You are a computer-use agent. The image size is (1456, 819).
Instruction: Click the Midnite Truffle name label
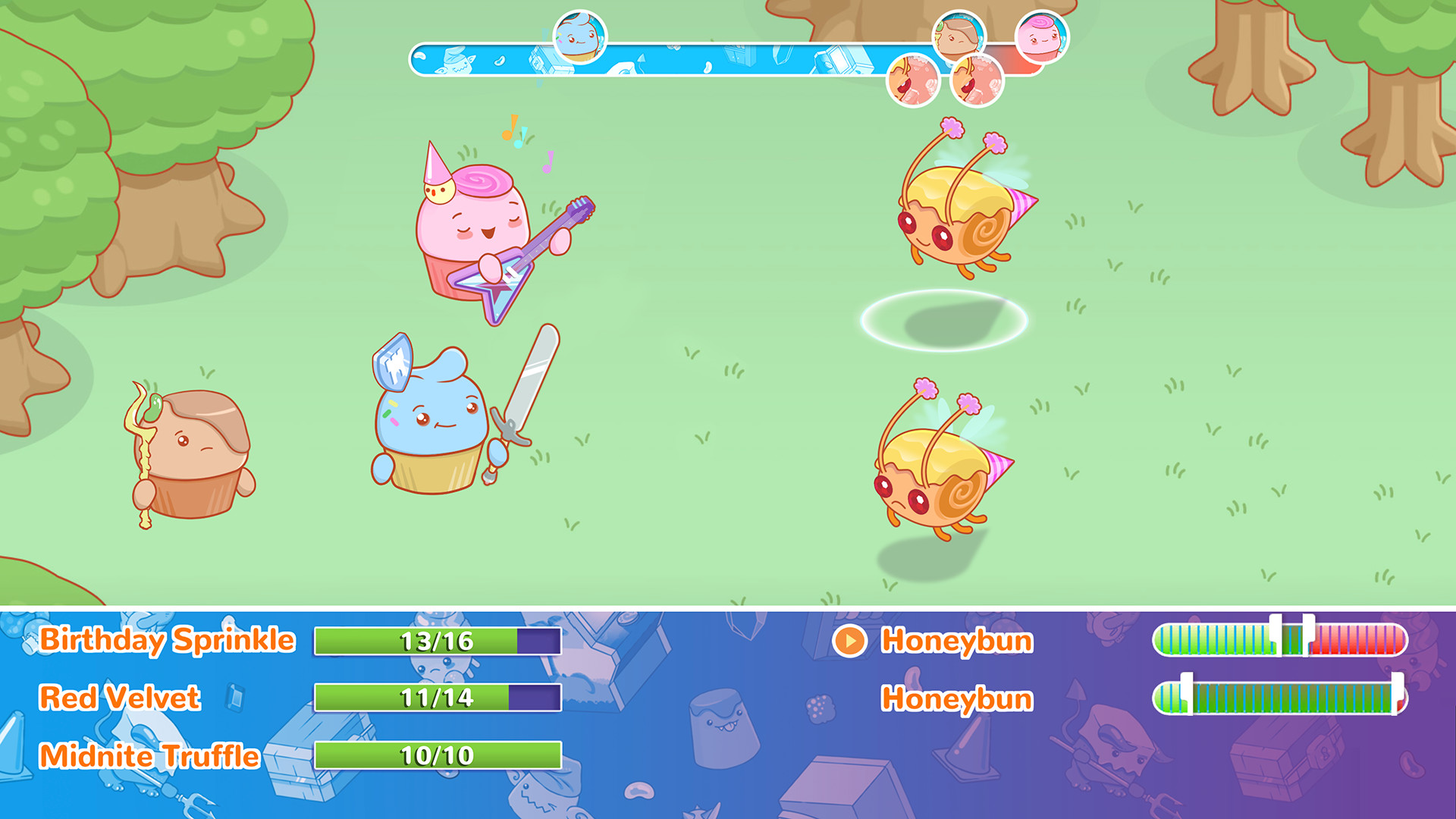[149, 755]
